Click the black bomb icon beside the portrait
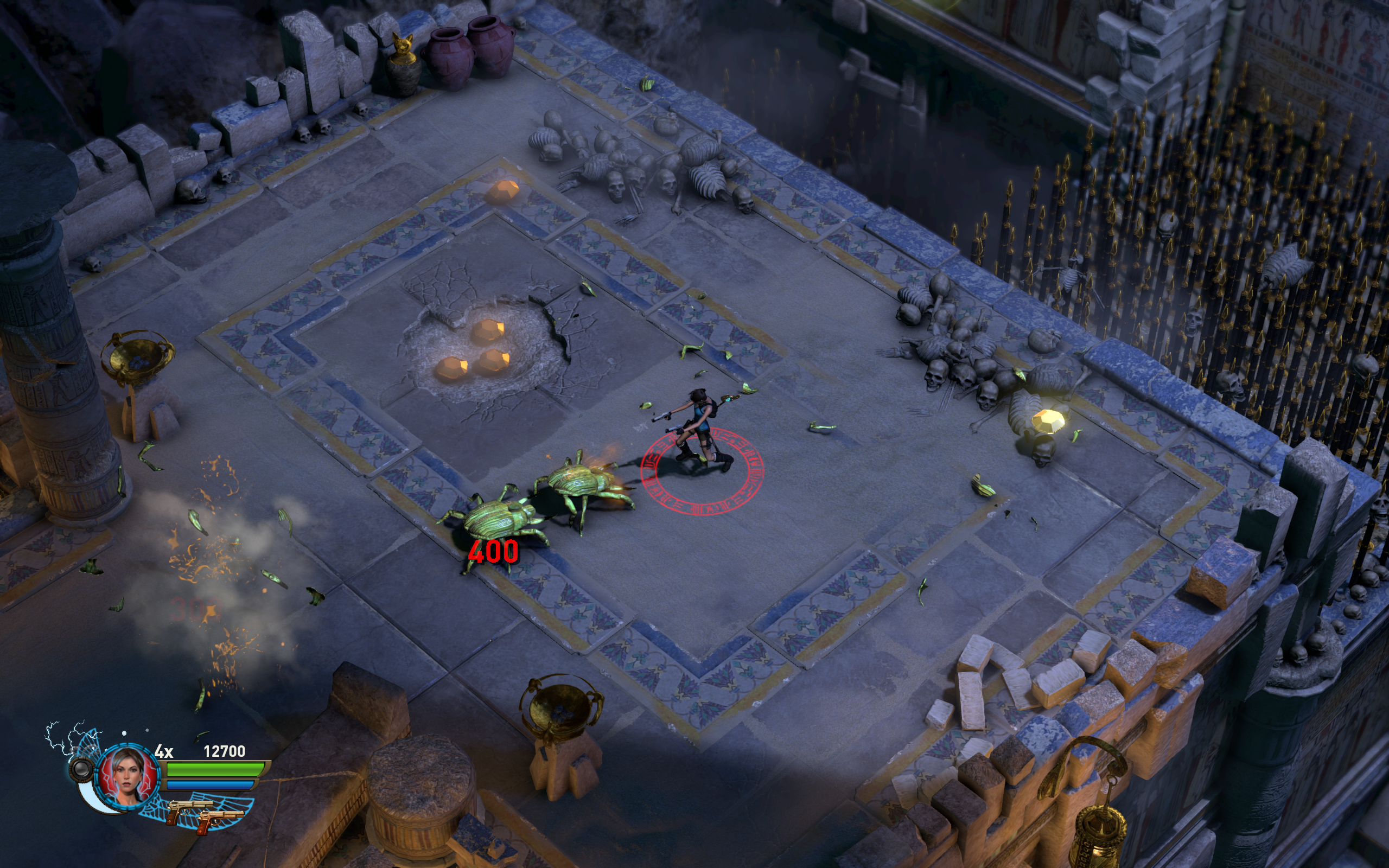 coord(81,768)
